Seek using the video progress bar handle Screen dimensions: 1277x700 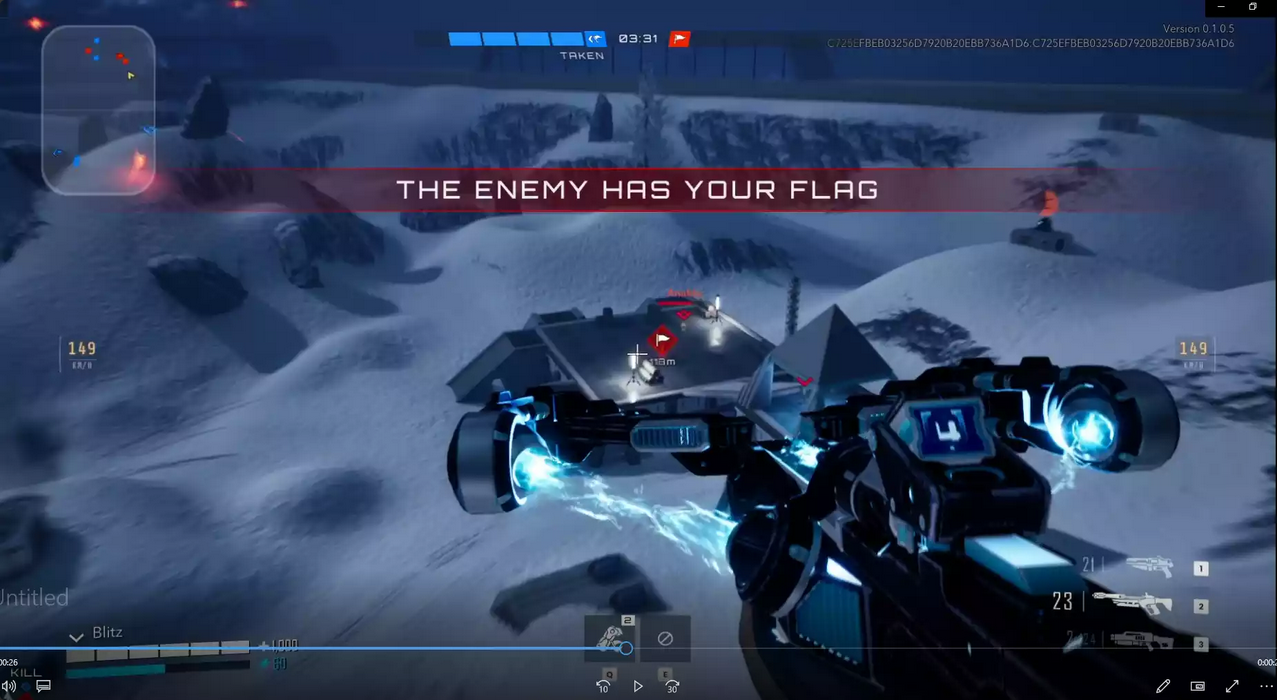coord(626,648)
